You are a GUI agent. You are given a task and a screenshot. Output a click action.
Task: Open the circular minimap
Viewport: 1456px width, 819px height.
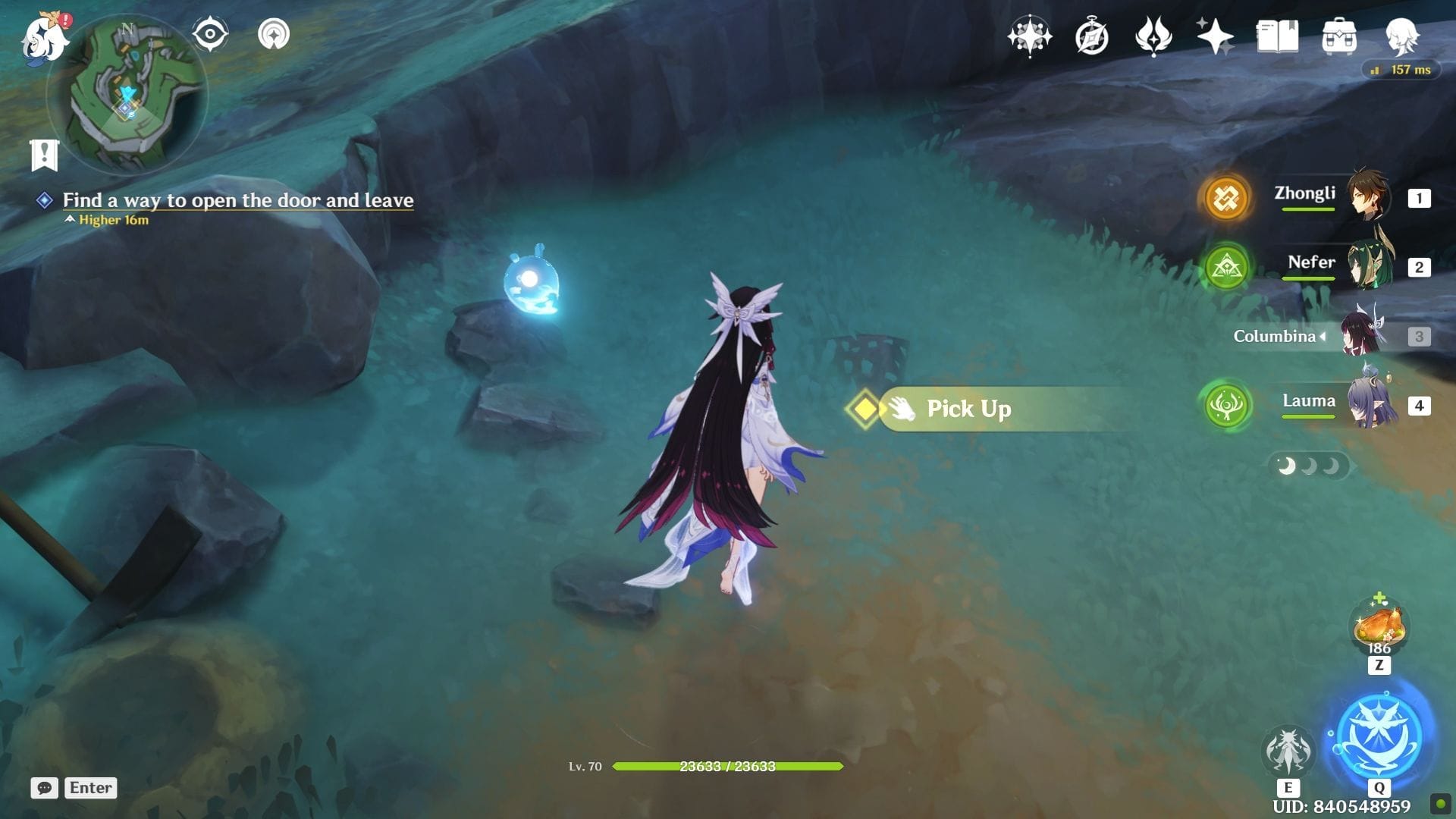127,93
